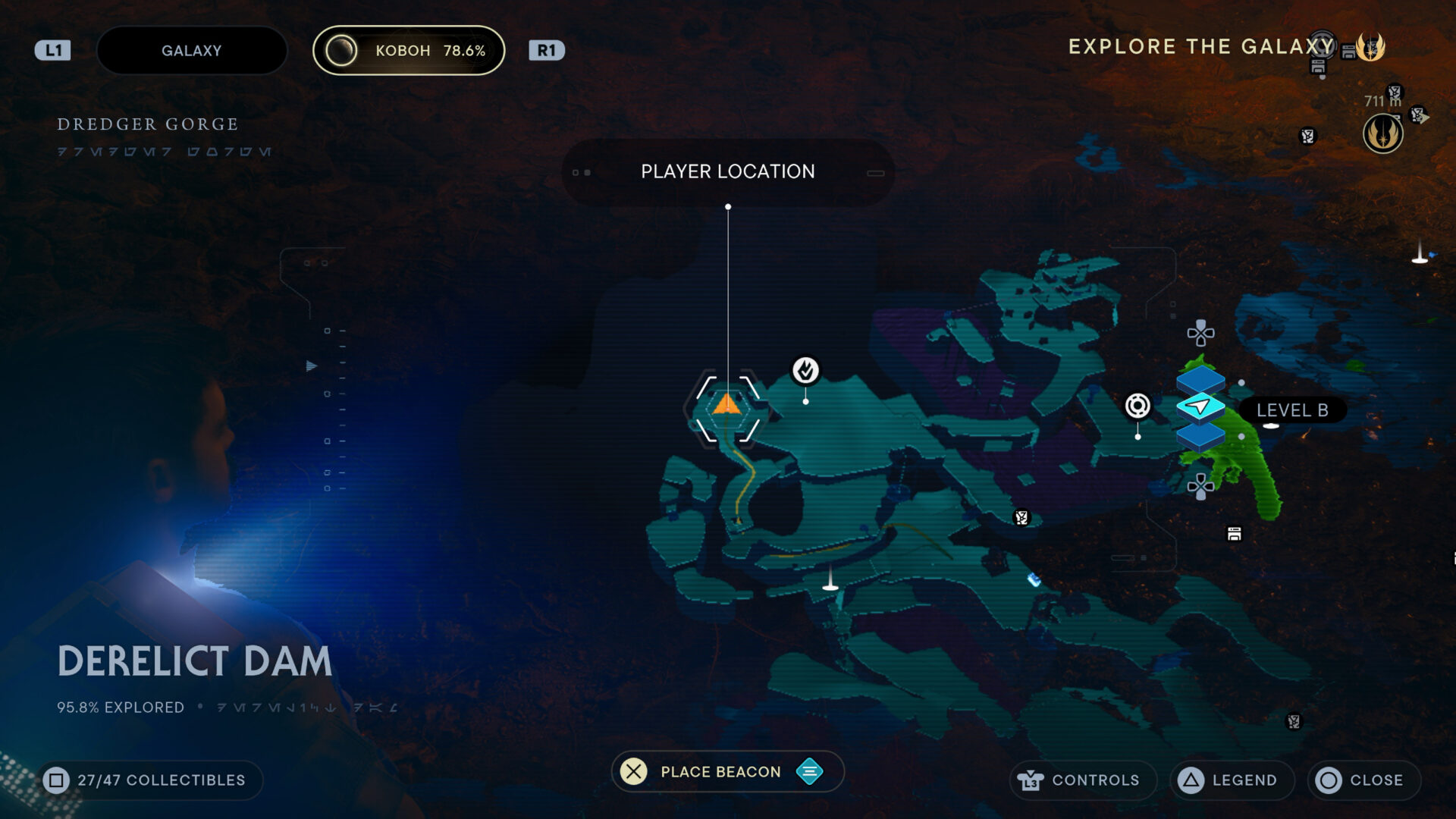Show the map Legend
1456x819 pixels.
coord(1232,780)
